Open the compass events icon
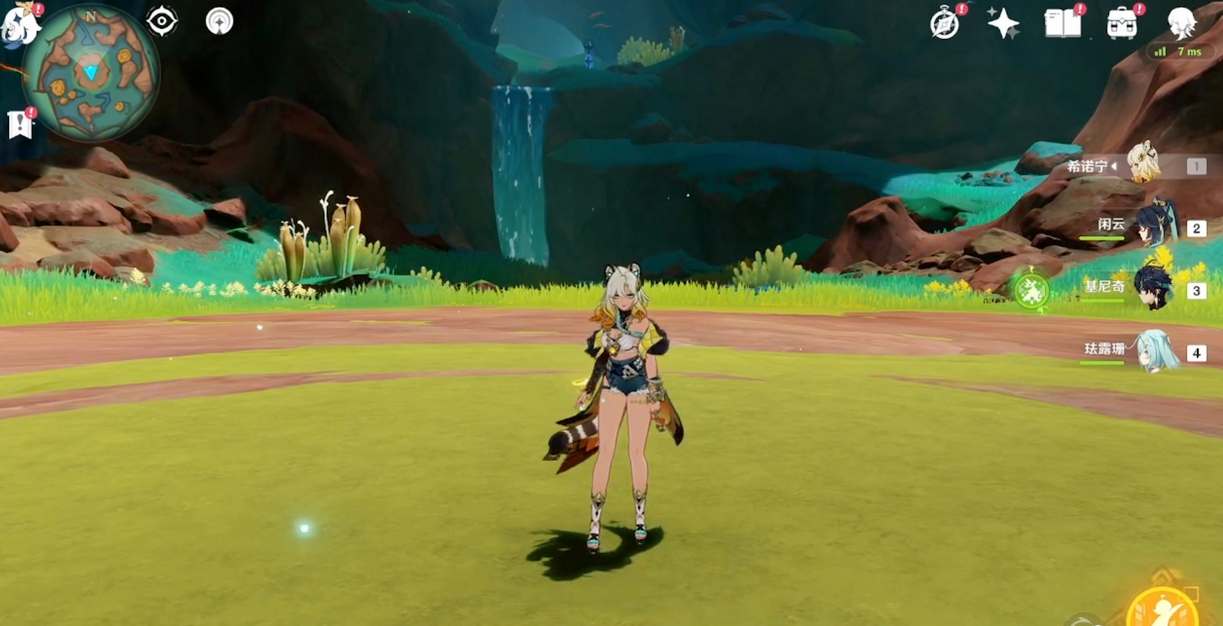 point(944,23)
